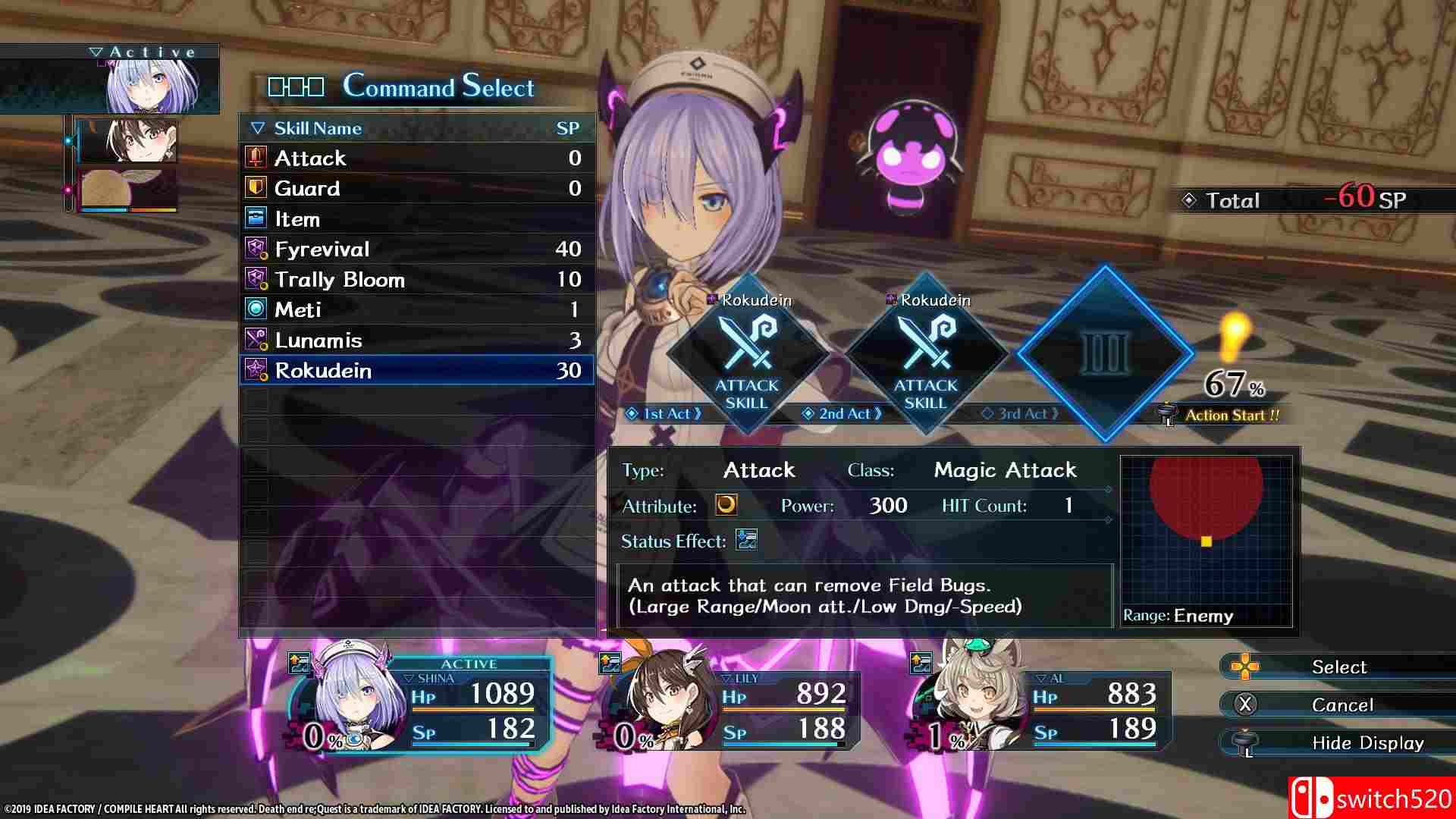Select the Meti skill
The height and width of the screenshot is (819, 1456).
[x=416, y=310]
